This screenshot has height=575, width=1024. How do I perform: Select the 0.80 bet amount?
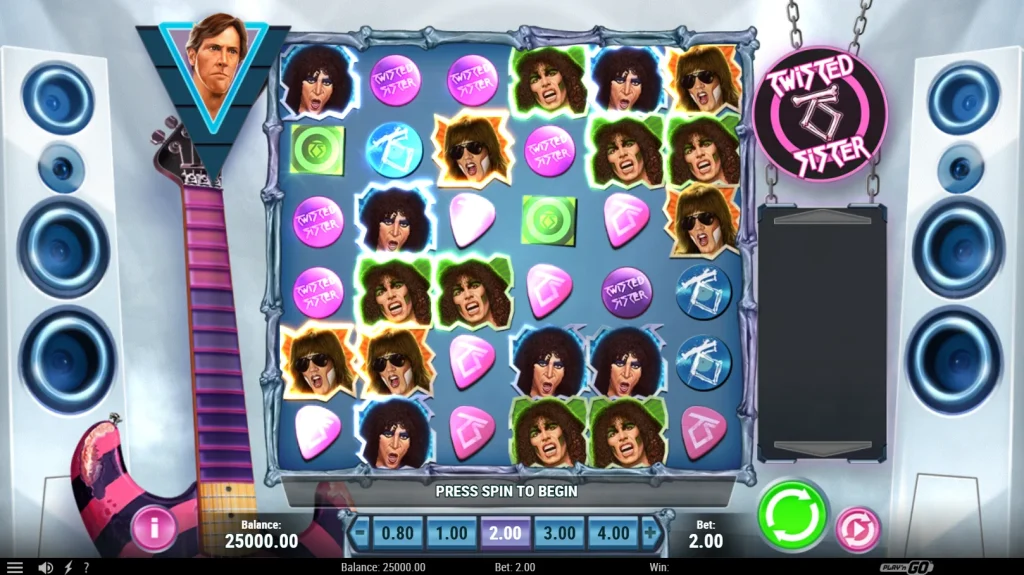398,533
